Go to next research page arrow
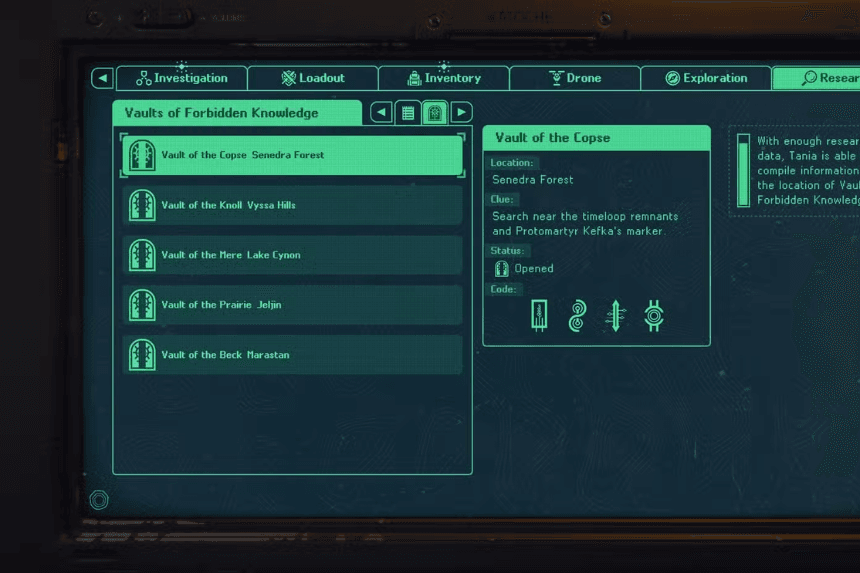This screenshot has height=573, width=860. coord(461,113)
